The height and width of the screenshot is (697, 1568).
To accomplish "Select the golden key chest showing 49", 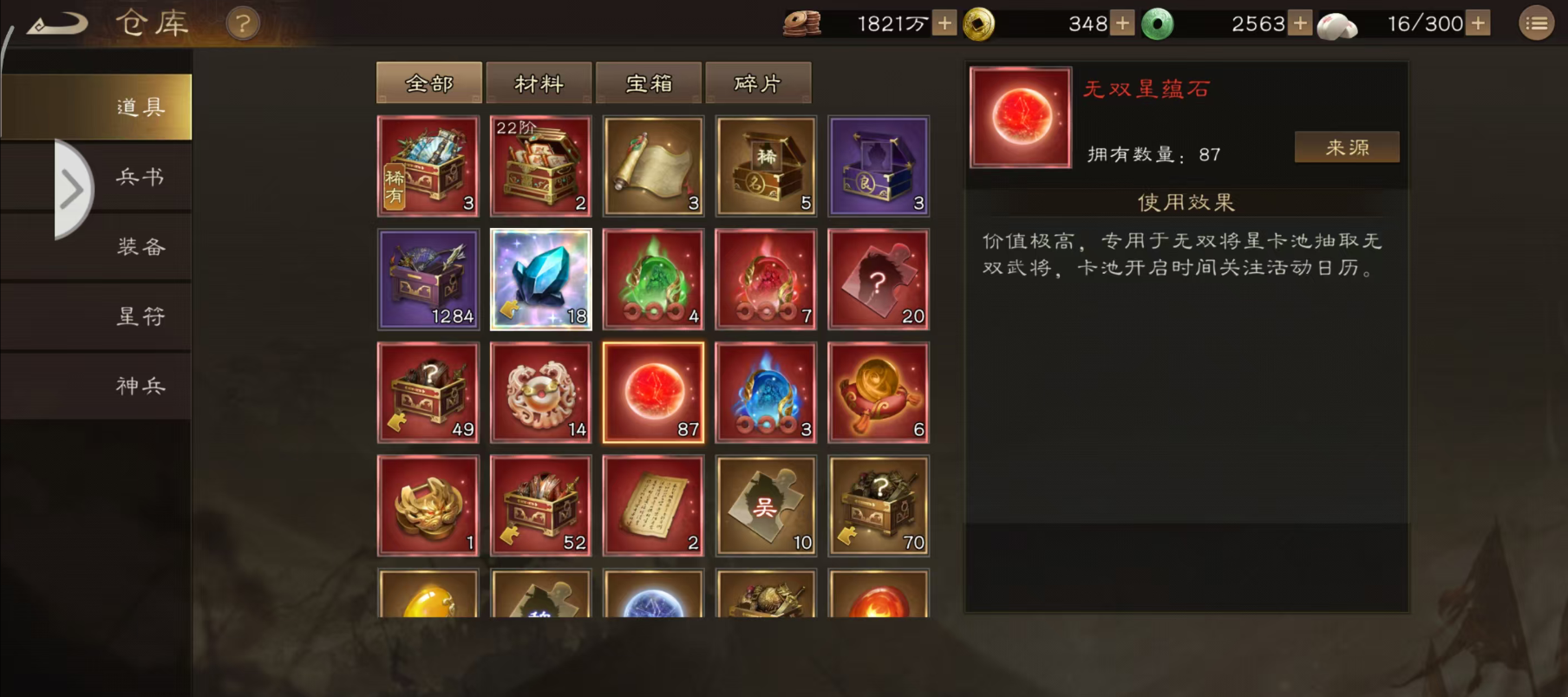I will point(428,391).
